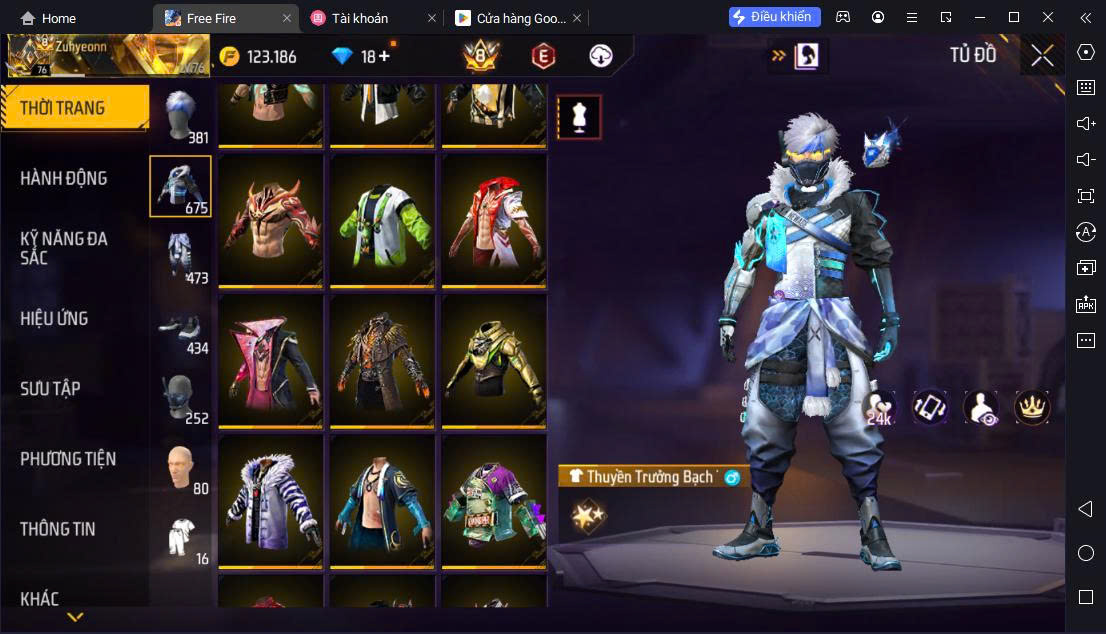Open the HIỆU ỨNG tab
This screenshot has height=634, width=1106.
55,318
